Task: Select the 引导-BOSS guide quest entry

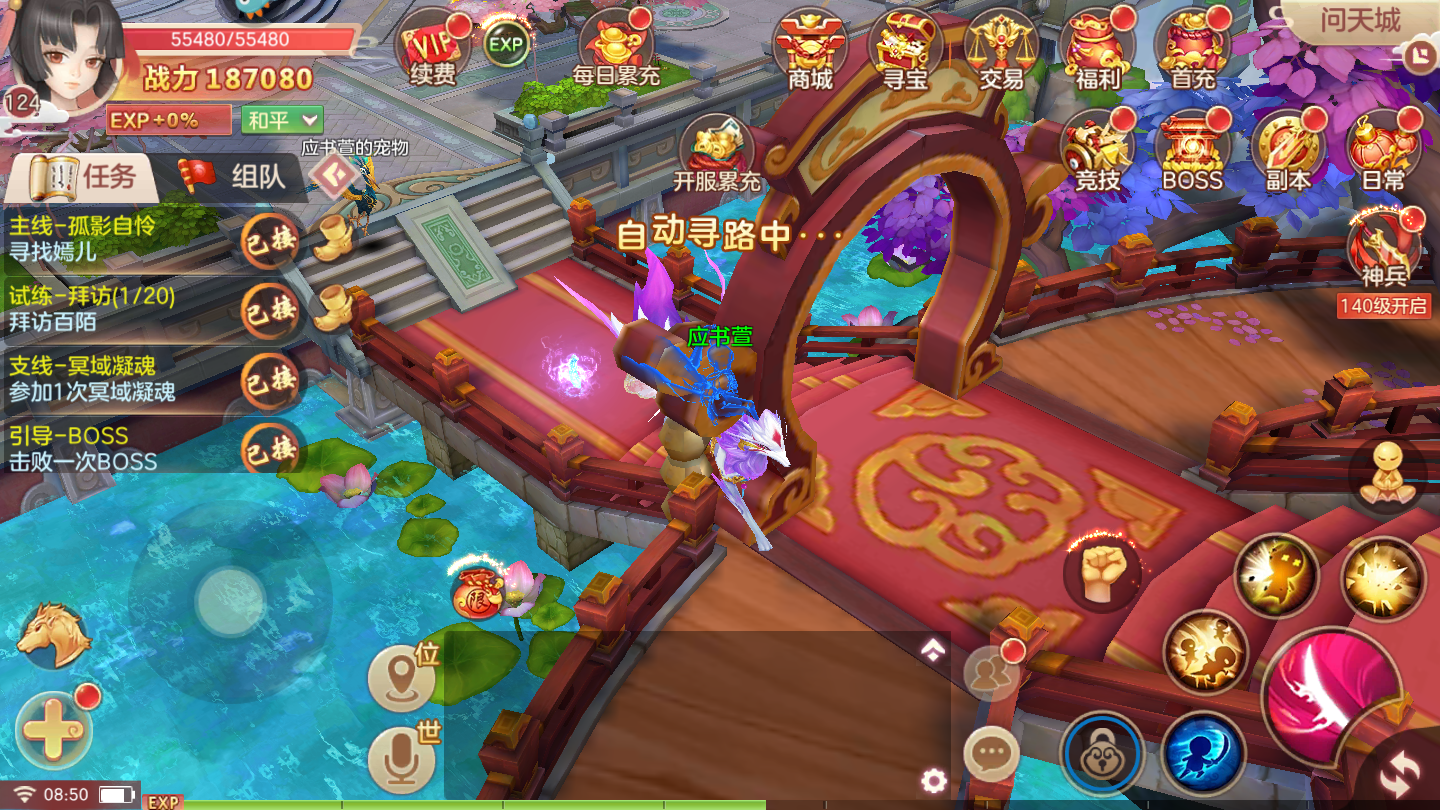Action: [x=120, y=448]
